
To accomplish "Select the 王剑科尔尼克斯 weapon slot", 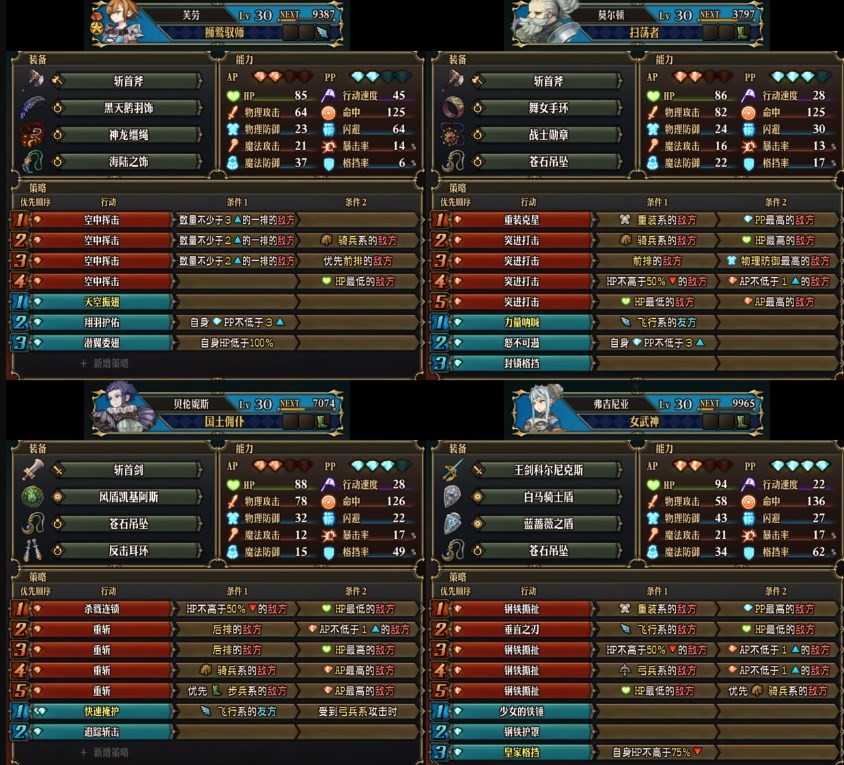I will (x=548, y=470).
